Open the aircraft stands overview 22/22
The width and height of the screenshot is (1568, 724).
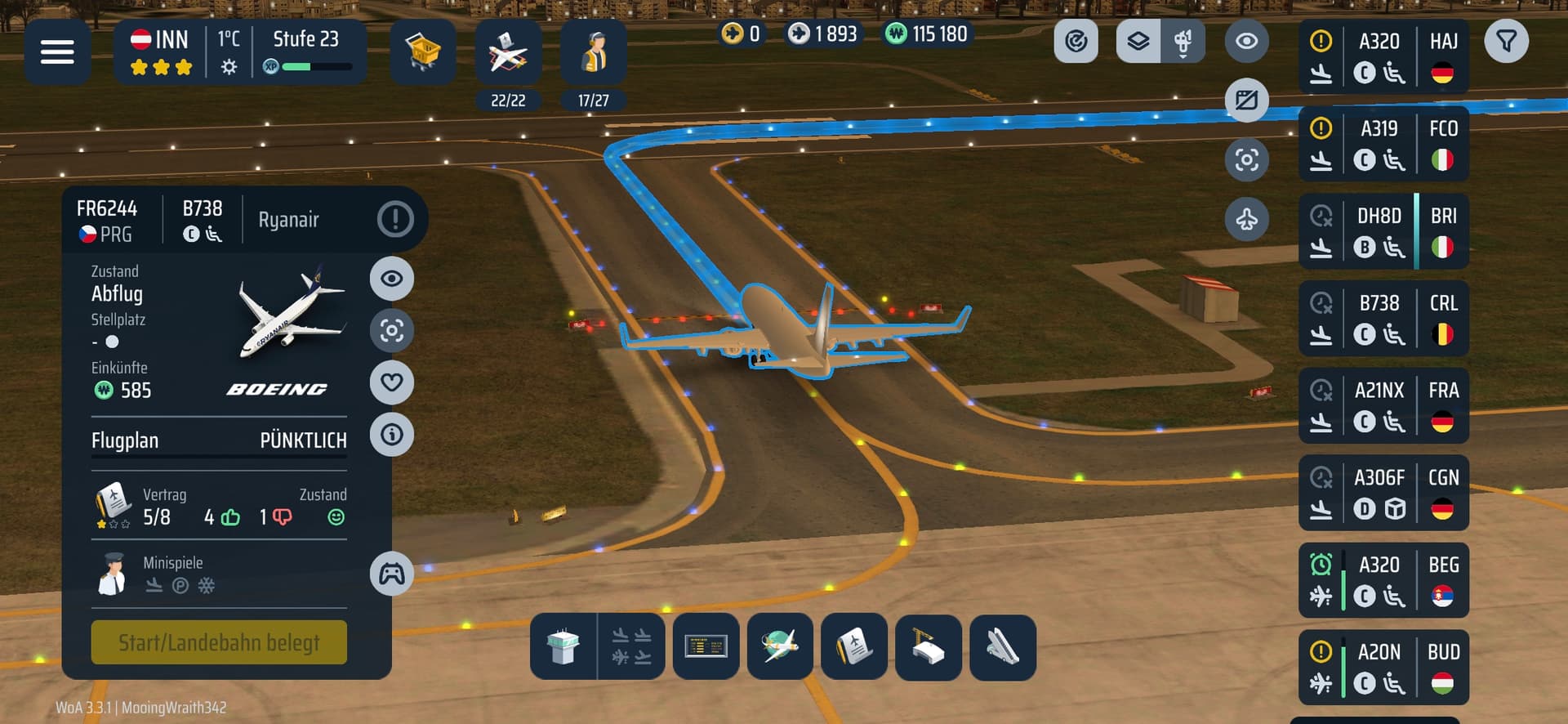point(508,54)
